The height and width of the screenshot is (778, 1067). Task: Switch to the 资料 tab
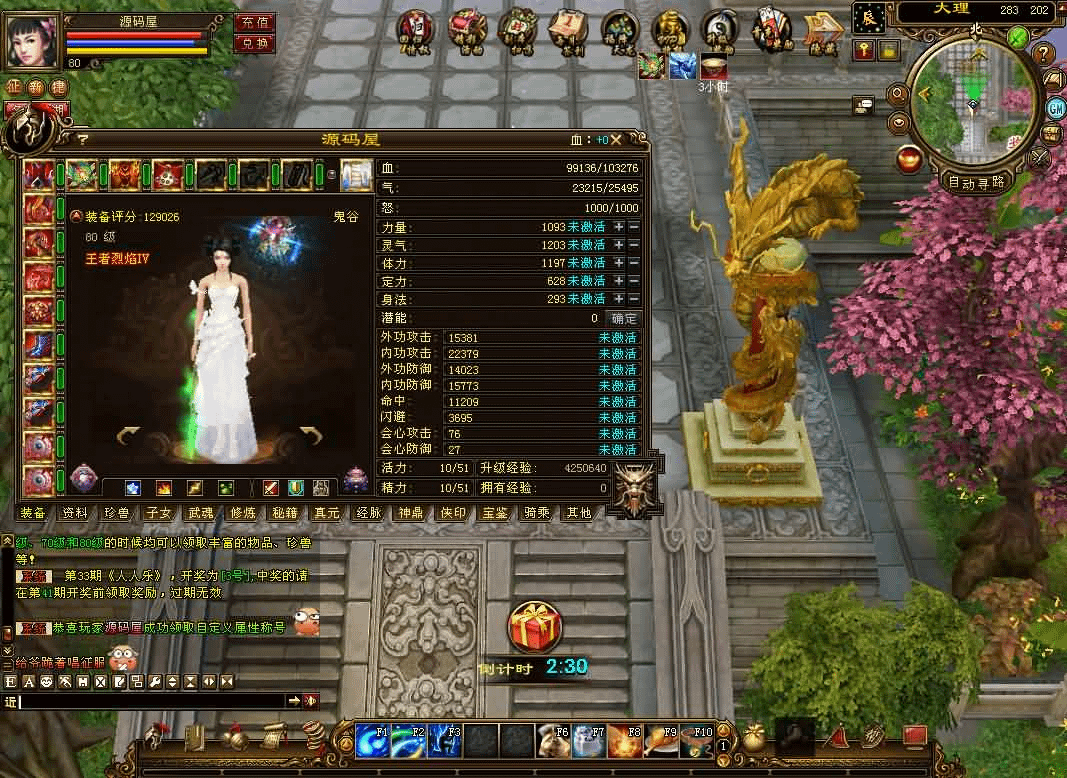pos(75,513)
